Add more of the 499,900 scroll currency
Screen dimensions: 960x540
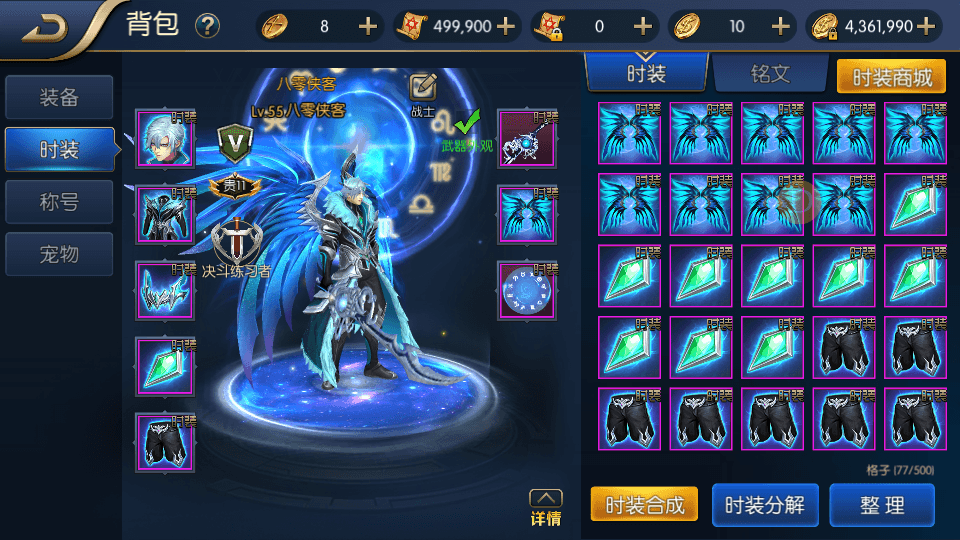[506, 27]
